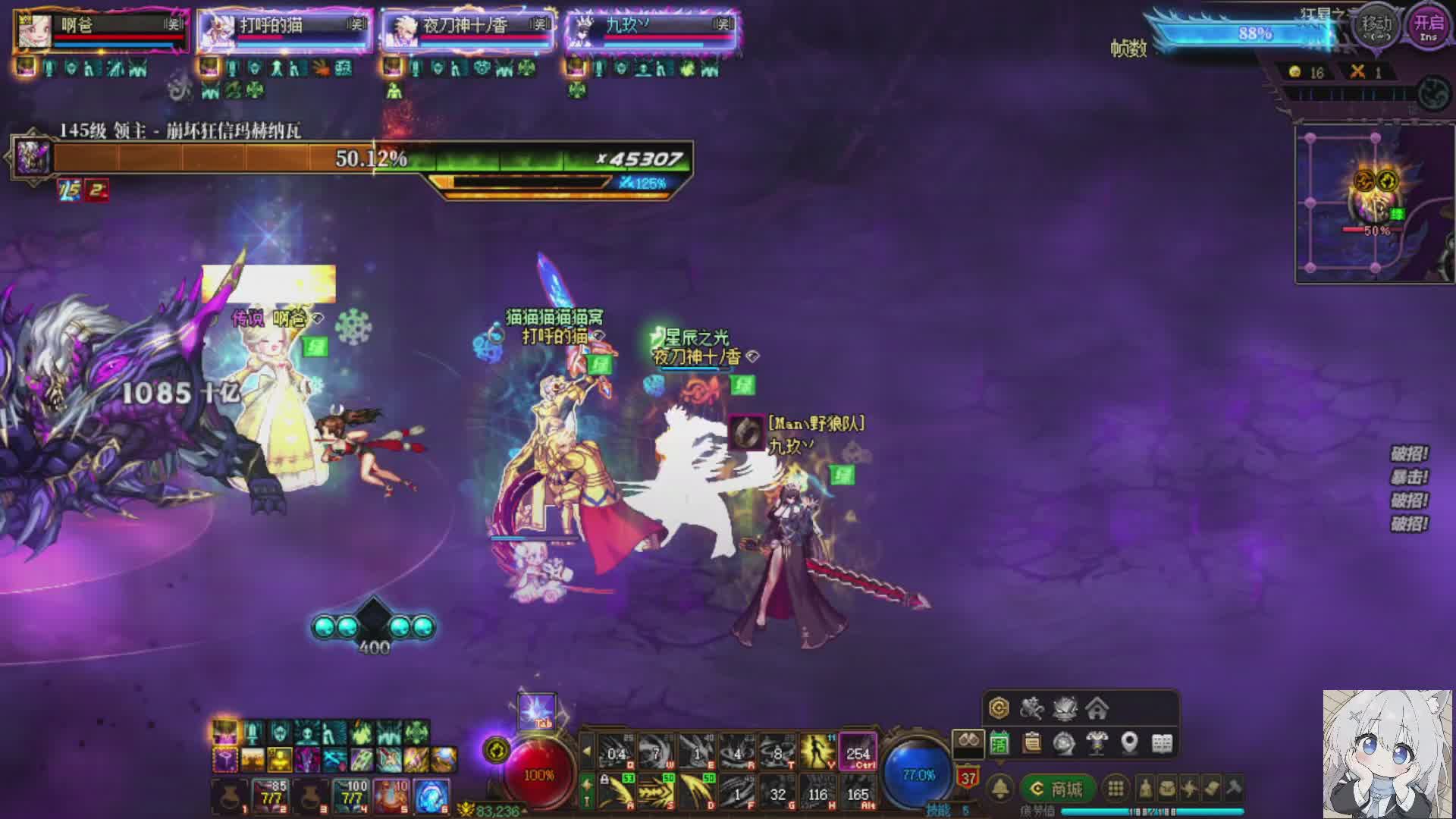Open the notification bell
The image size is (1456, 819).
tap(1001, 789)
